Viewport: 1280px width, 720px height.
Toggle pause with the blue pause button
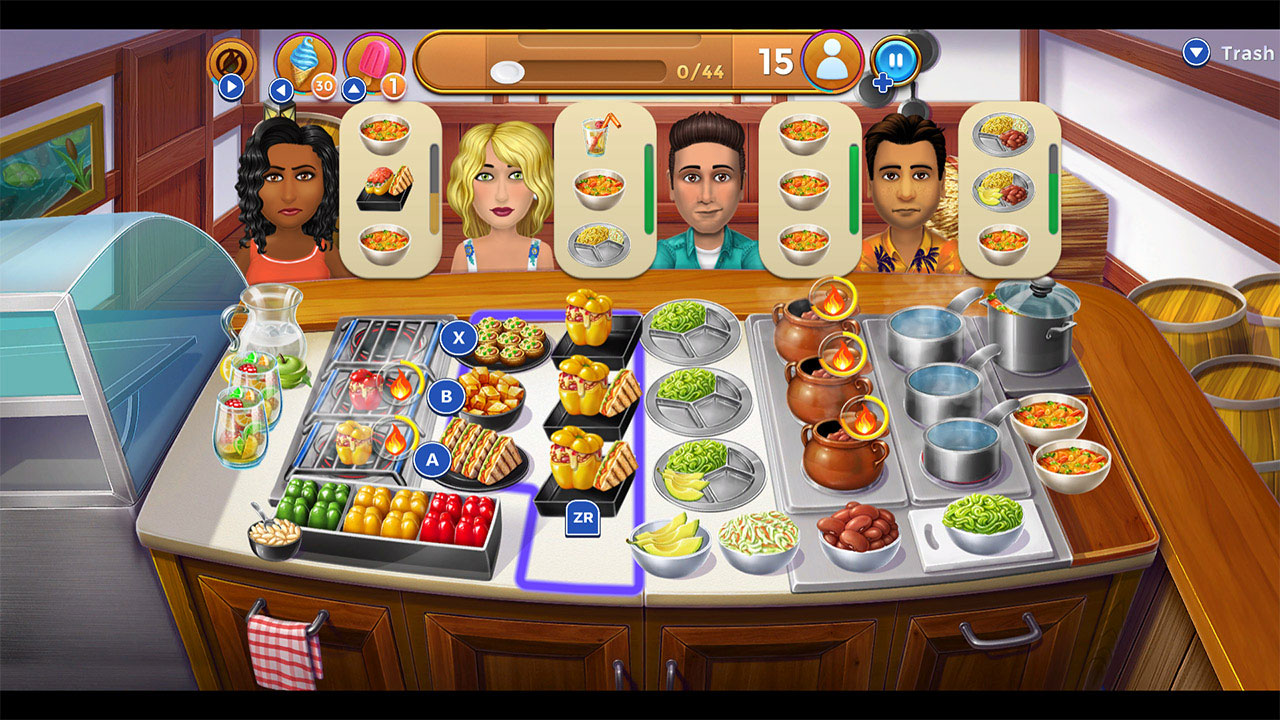tap(897, 58)
